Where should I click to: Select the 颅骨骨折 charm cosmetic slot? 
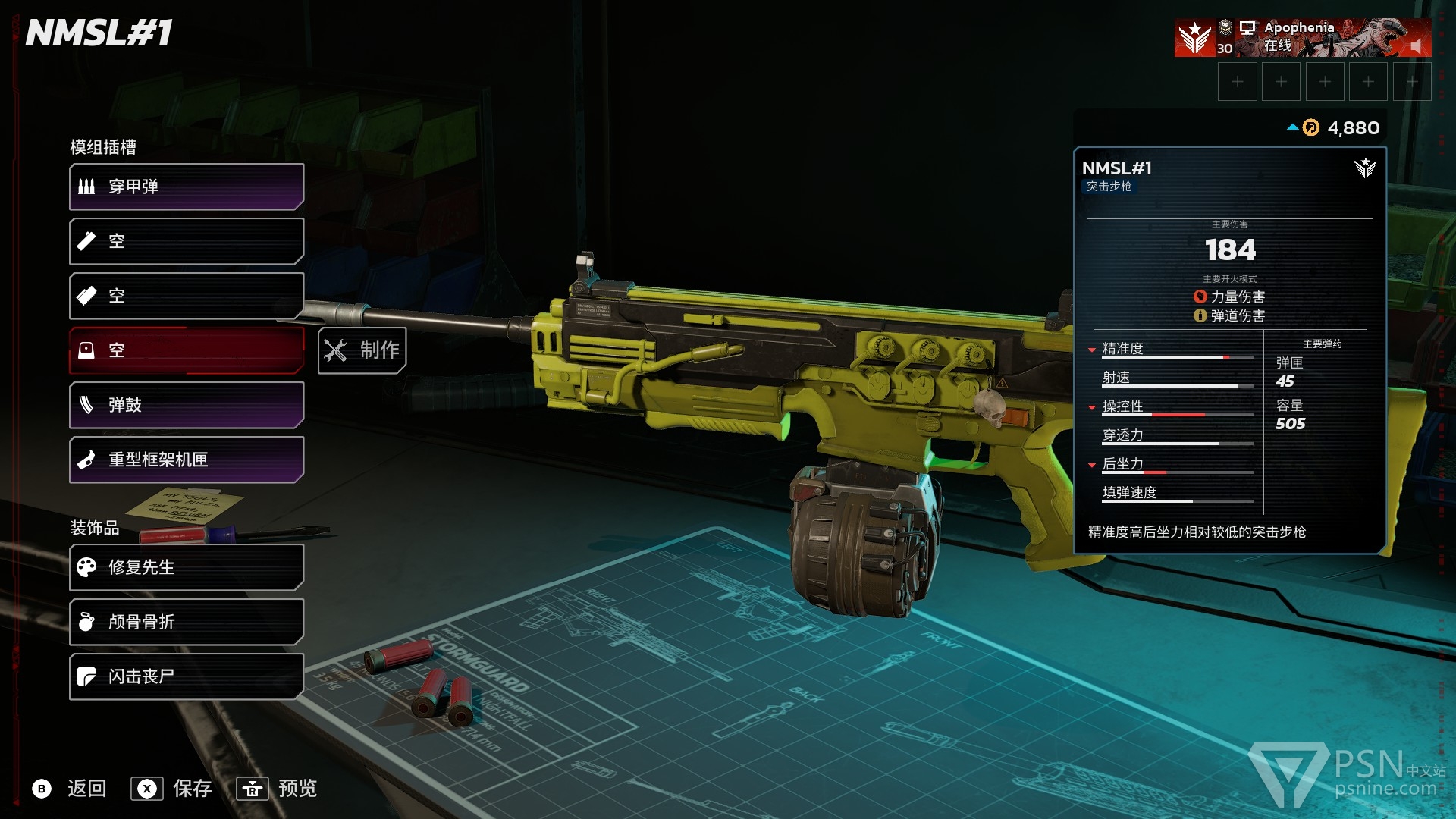187,622
